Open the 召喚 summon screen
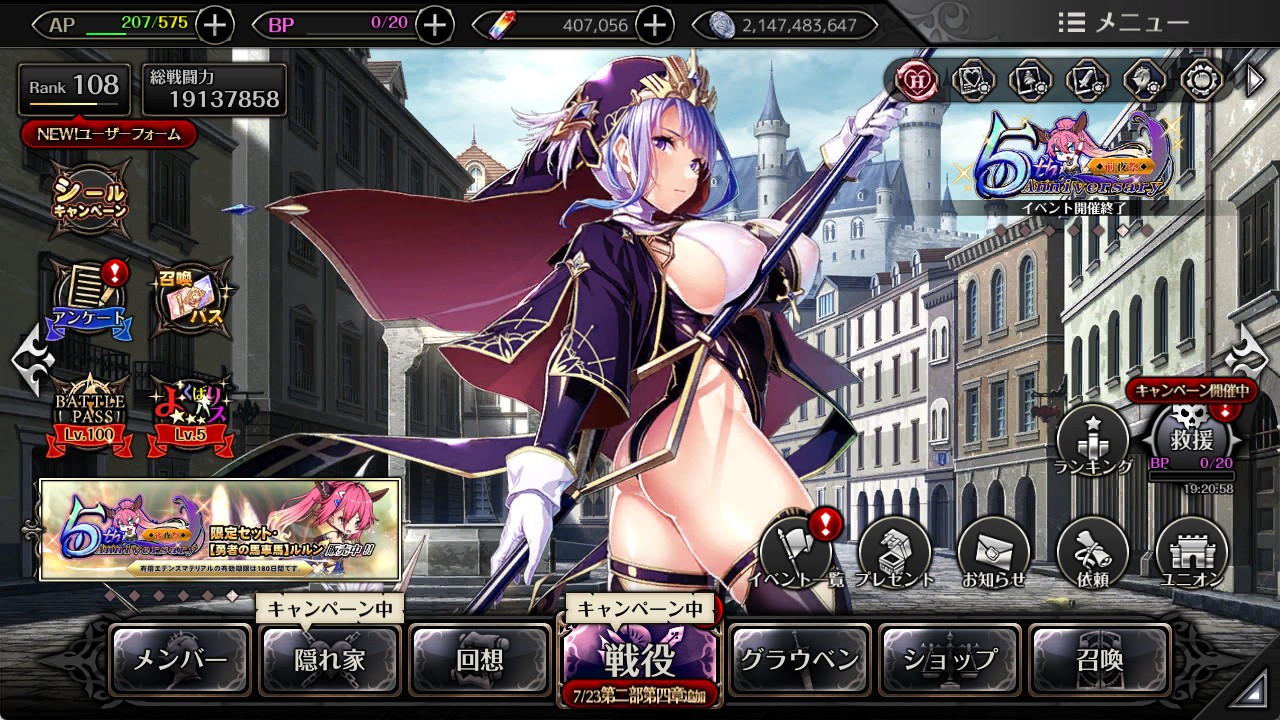Screen dimensions: 1280x720 click(x=1100, y=660)
